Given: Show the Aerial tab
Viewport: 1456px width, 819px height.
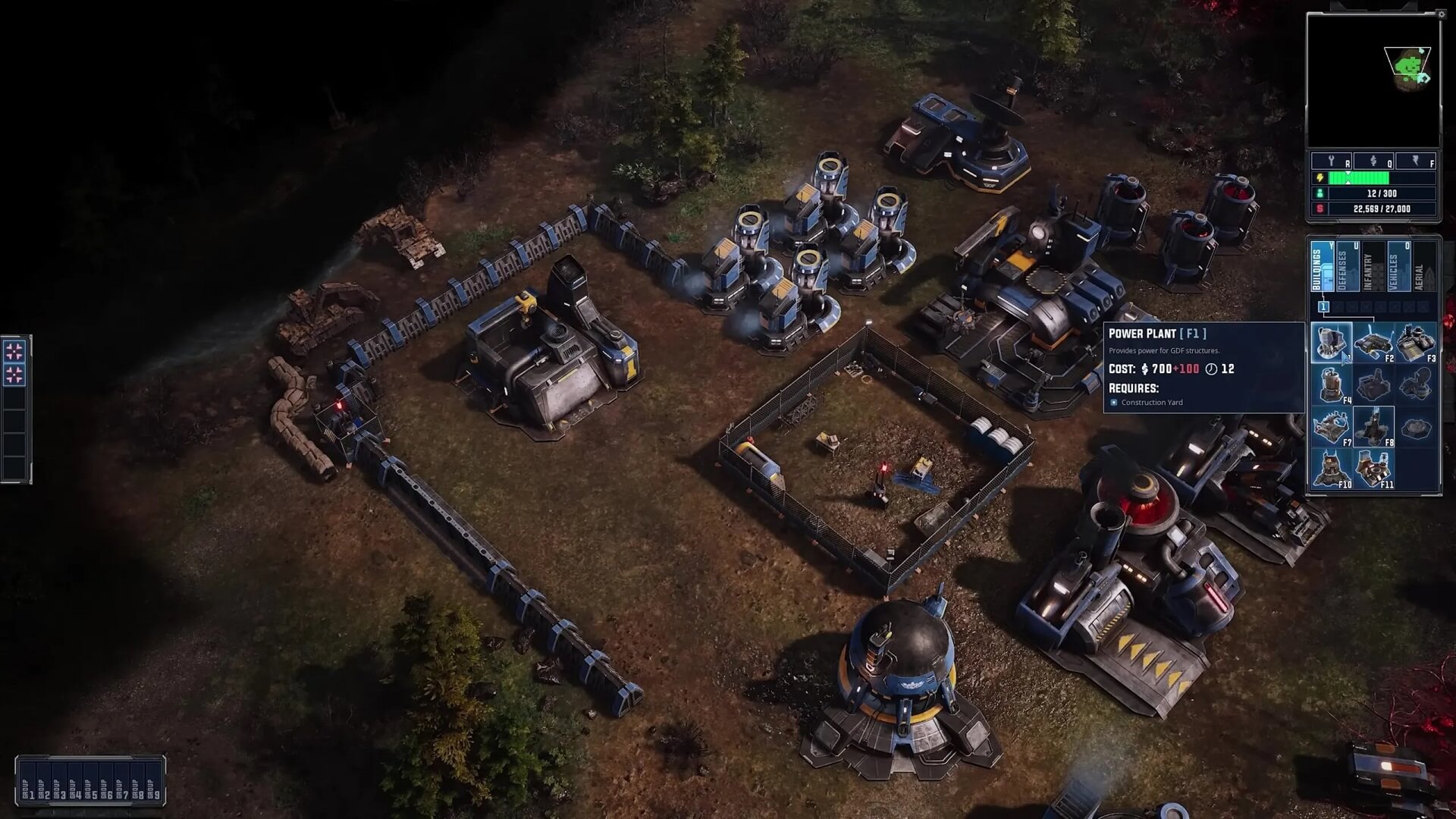Looking at the screenshot, I should point(1423,267).
